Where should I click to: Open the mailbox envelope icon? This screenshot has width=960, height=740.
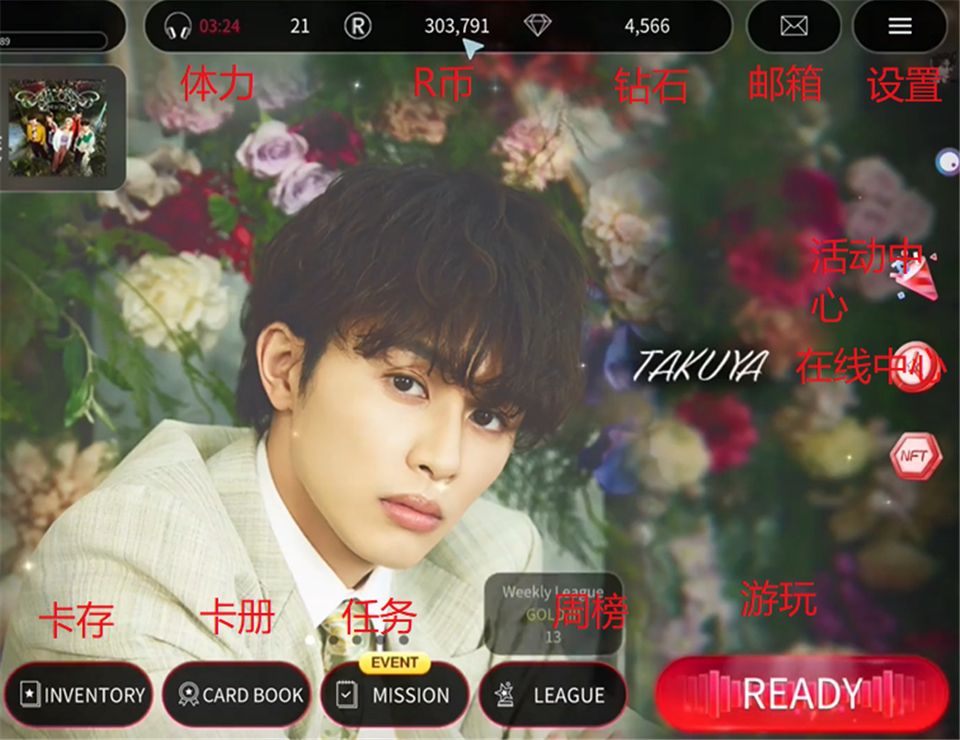[x=794, y=26]
